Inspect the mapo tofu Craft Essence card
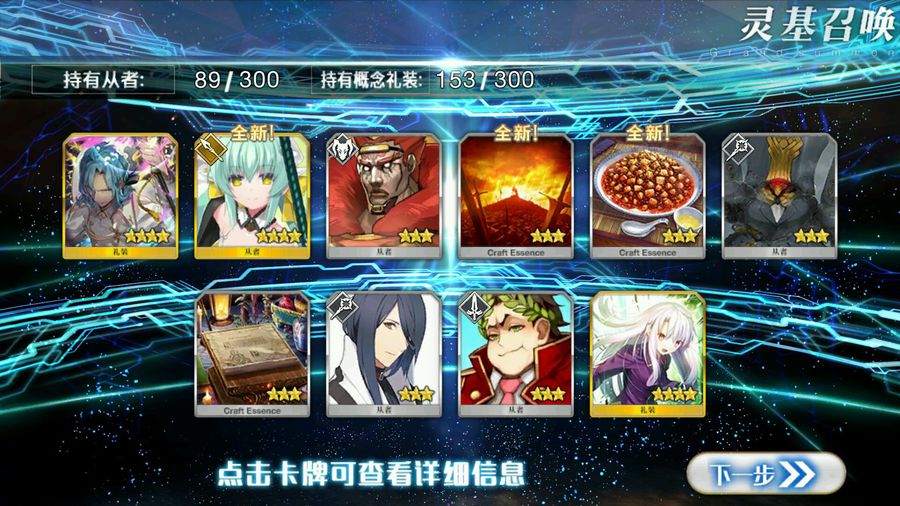Viewport: 900px width, 506px height. [647, 196]
